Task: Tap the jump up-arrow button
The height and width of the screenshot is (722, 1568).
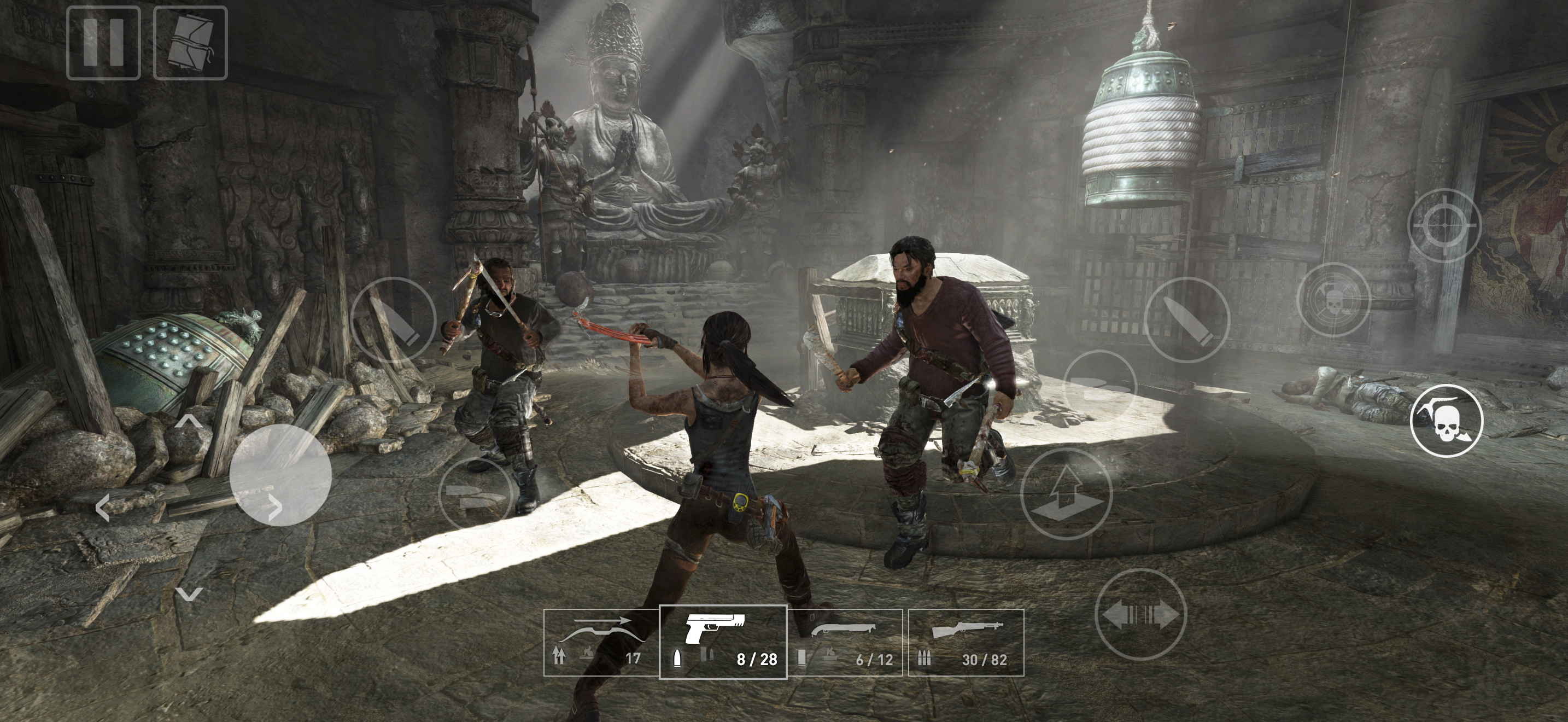Action: tap(1066, 493)
